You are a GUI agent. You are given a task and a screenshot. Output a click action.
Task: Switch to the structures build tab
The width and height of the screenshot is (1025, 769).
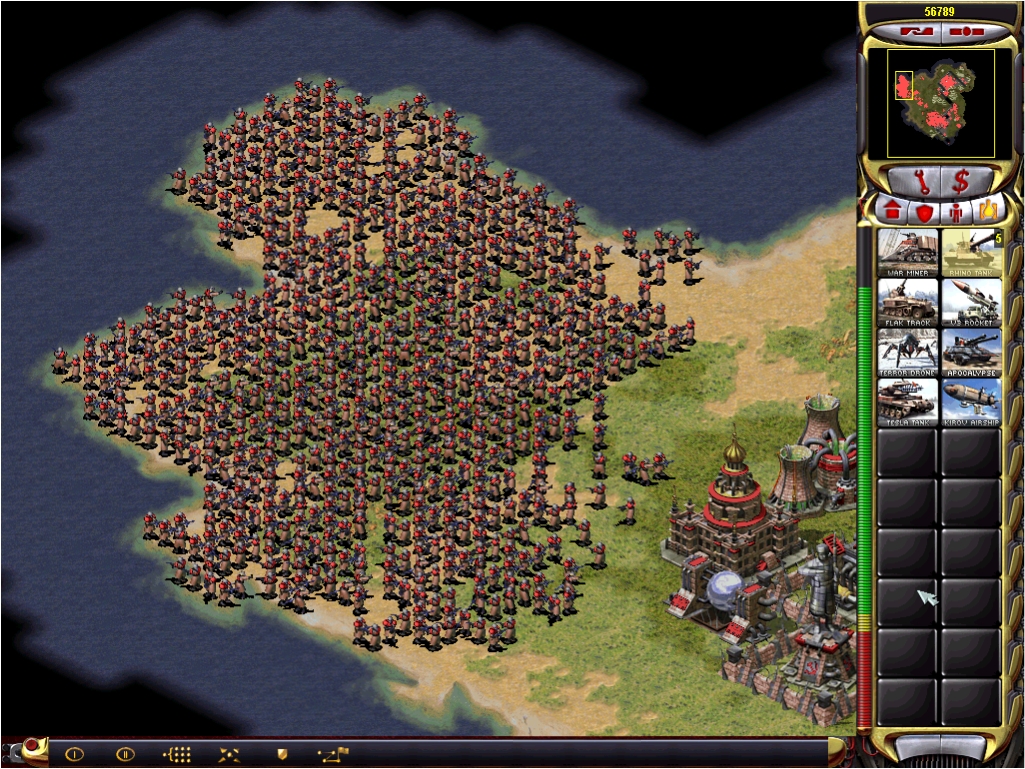click(x=892, y=212)
